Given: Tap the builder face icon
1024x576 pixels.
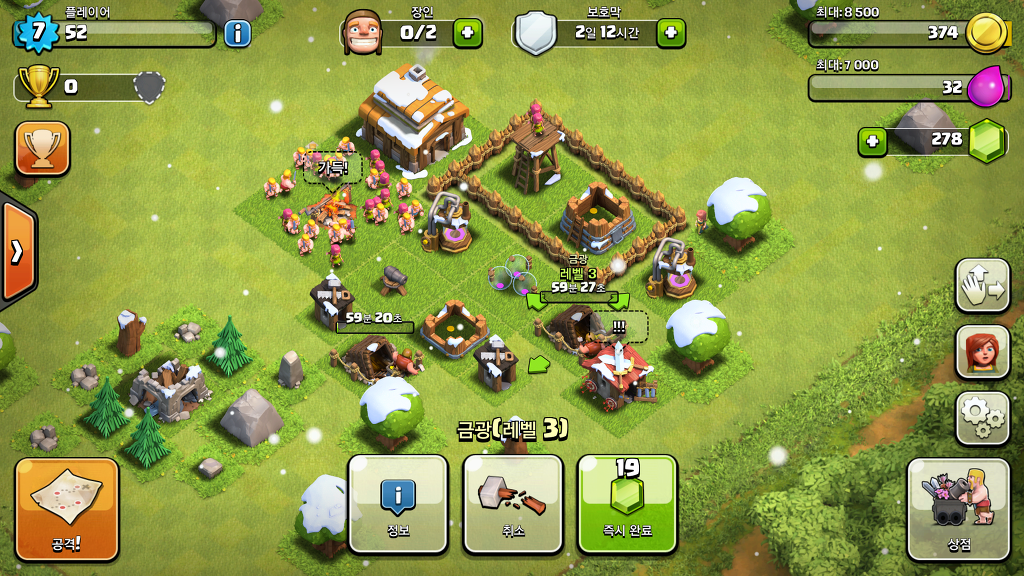Looking at the screenshot, I should [362, 33].
